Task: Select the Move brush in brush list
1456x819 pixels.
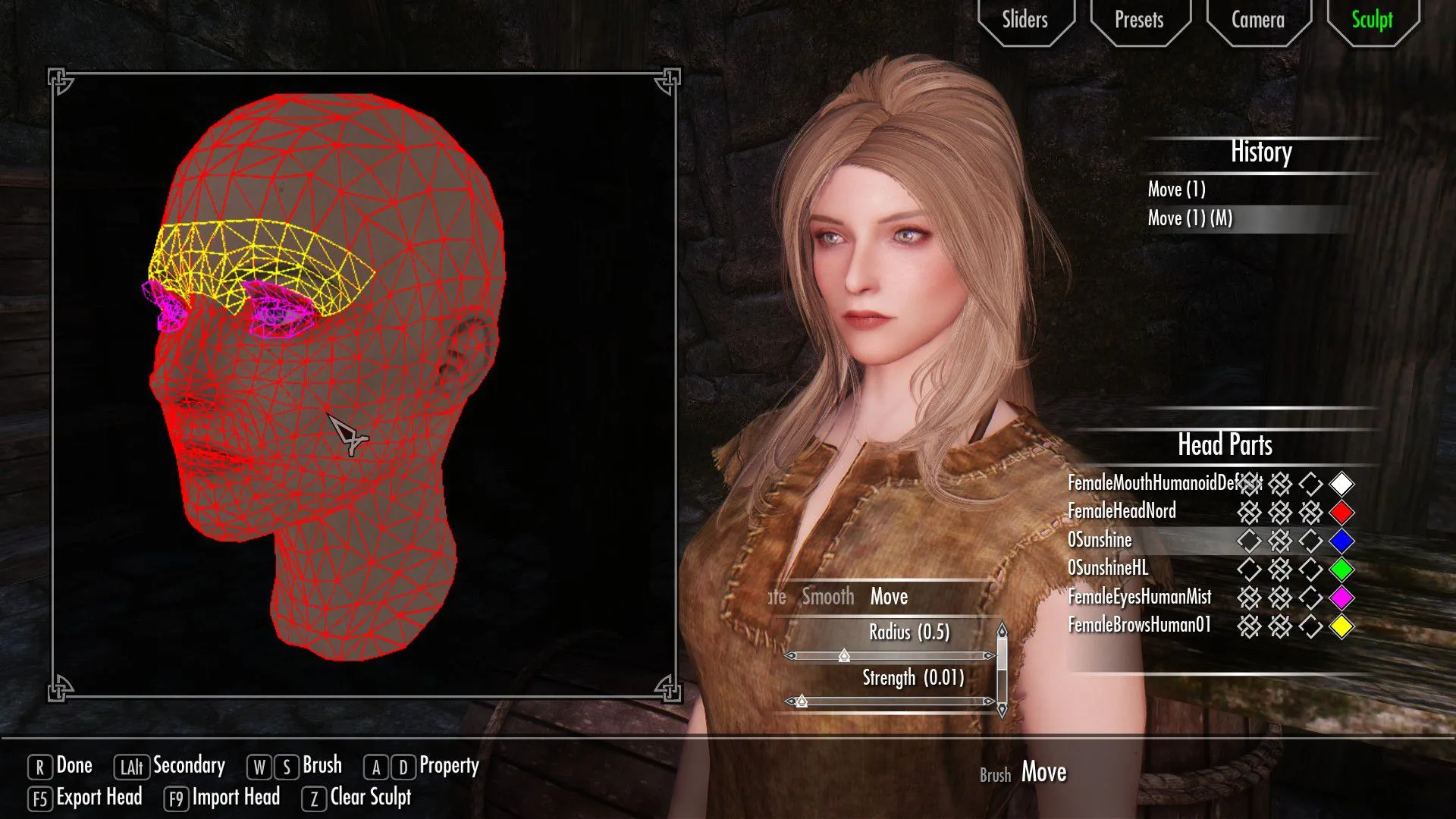Action: tap(889, 598)
